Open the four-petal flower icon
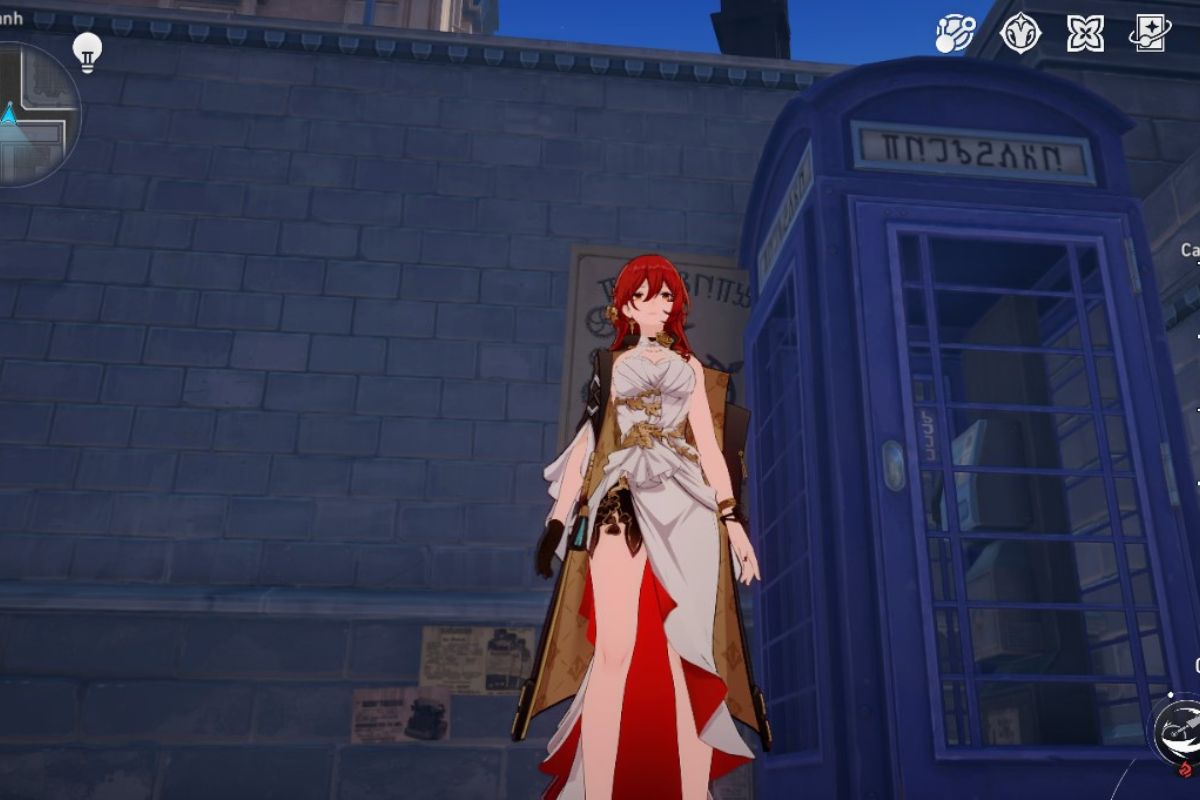The image size is (1200, 800). pos(1085,33)
